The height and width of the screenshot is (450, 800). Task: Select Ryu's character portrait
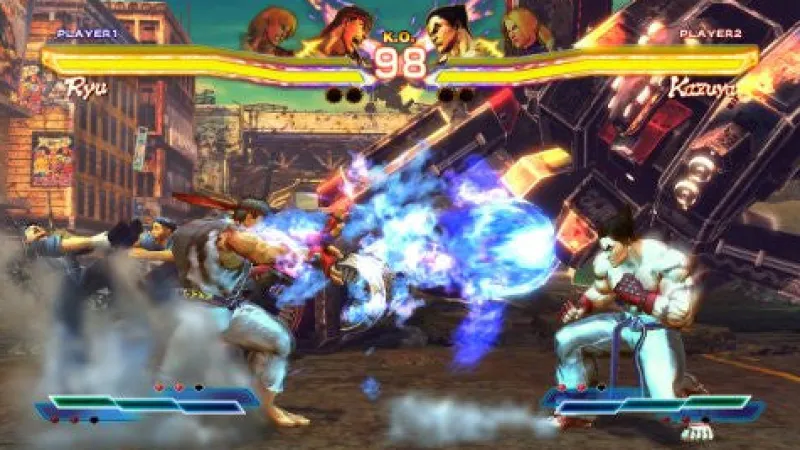[x=342, y=32]
